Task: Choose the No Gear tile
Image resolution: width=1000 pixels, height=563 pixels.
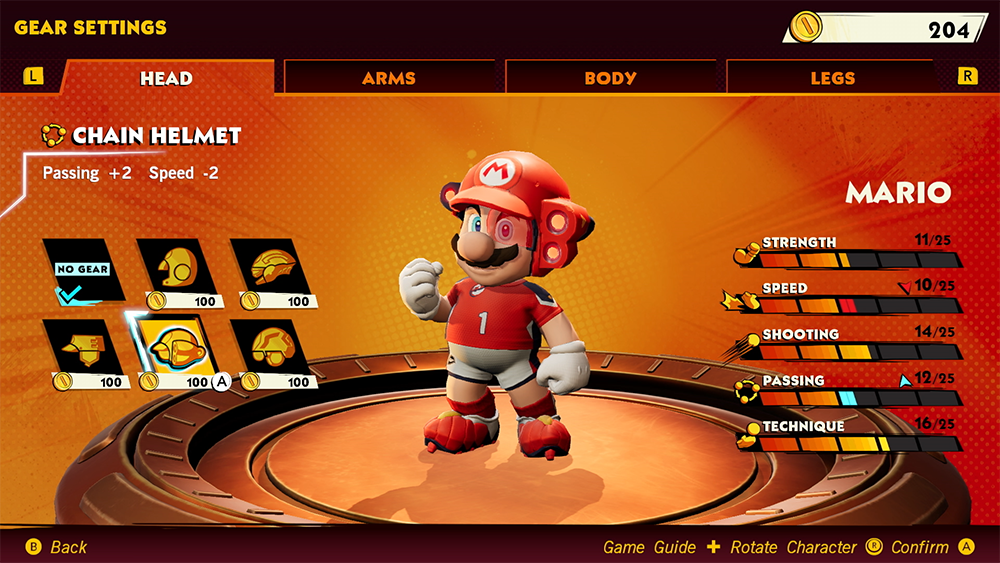Action: click(x=83, y=270)
